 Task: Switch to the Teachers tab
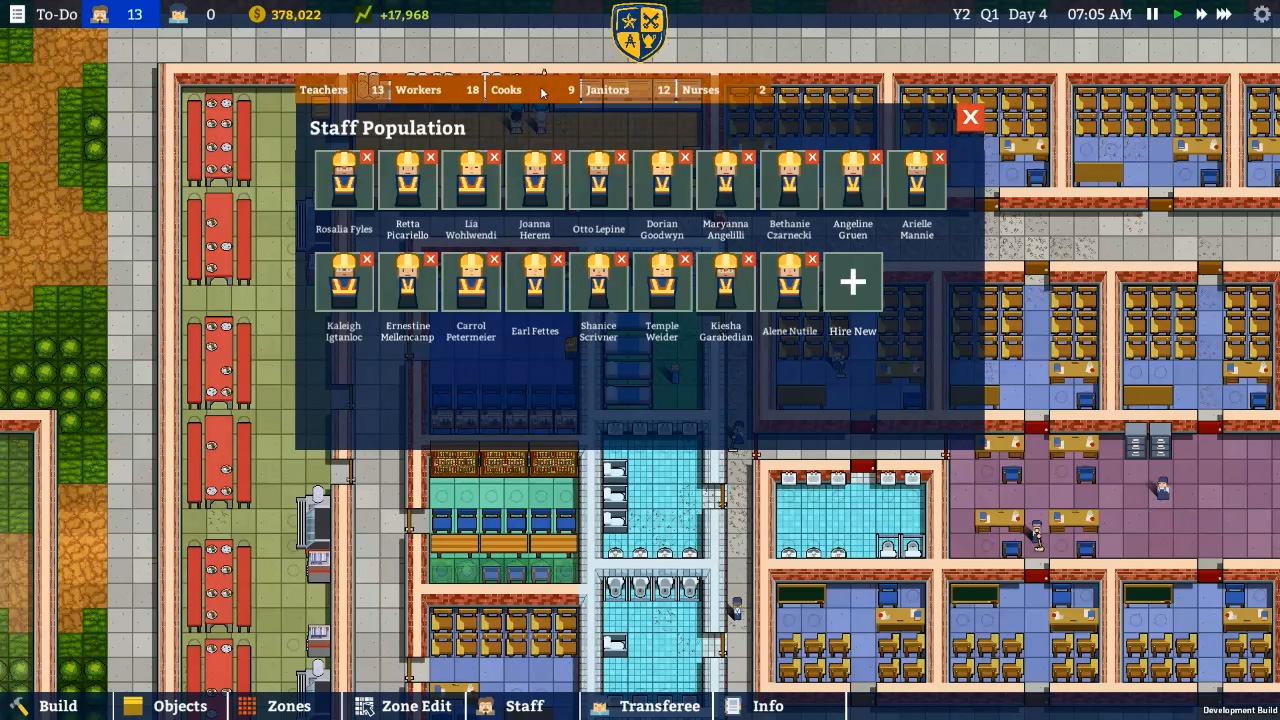[323, 90]
